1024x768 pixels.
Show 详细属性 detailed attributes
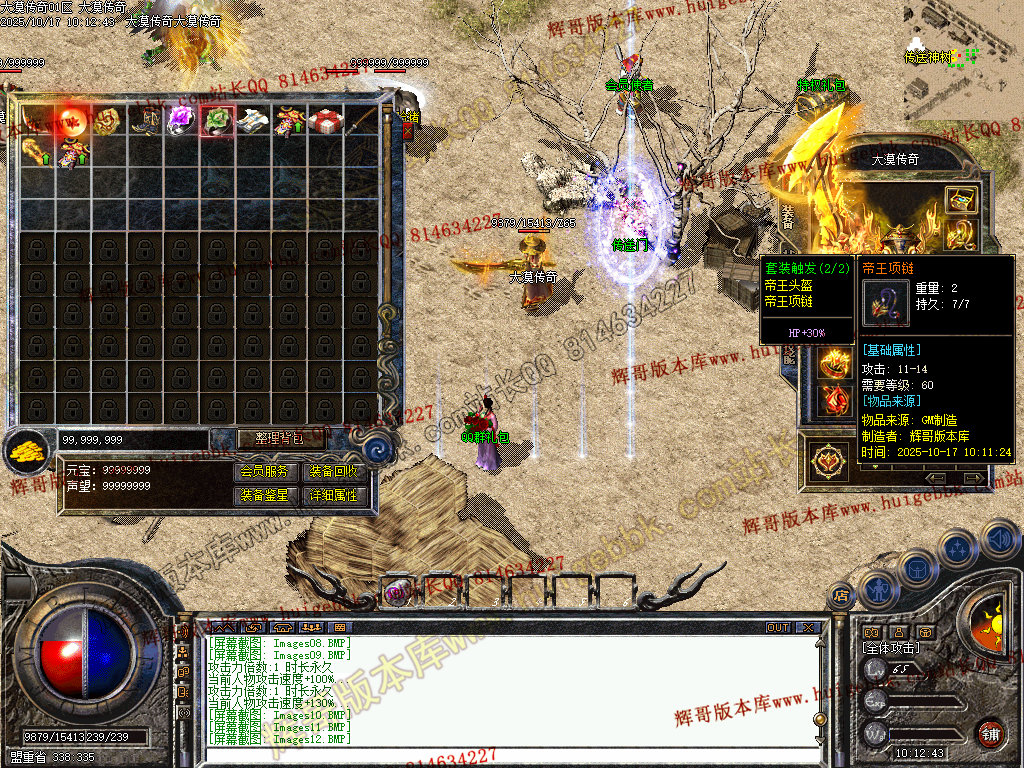click(x=333, y=495)
